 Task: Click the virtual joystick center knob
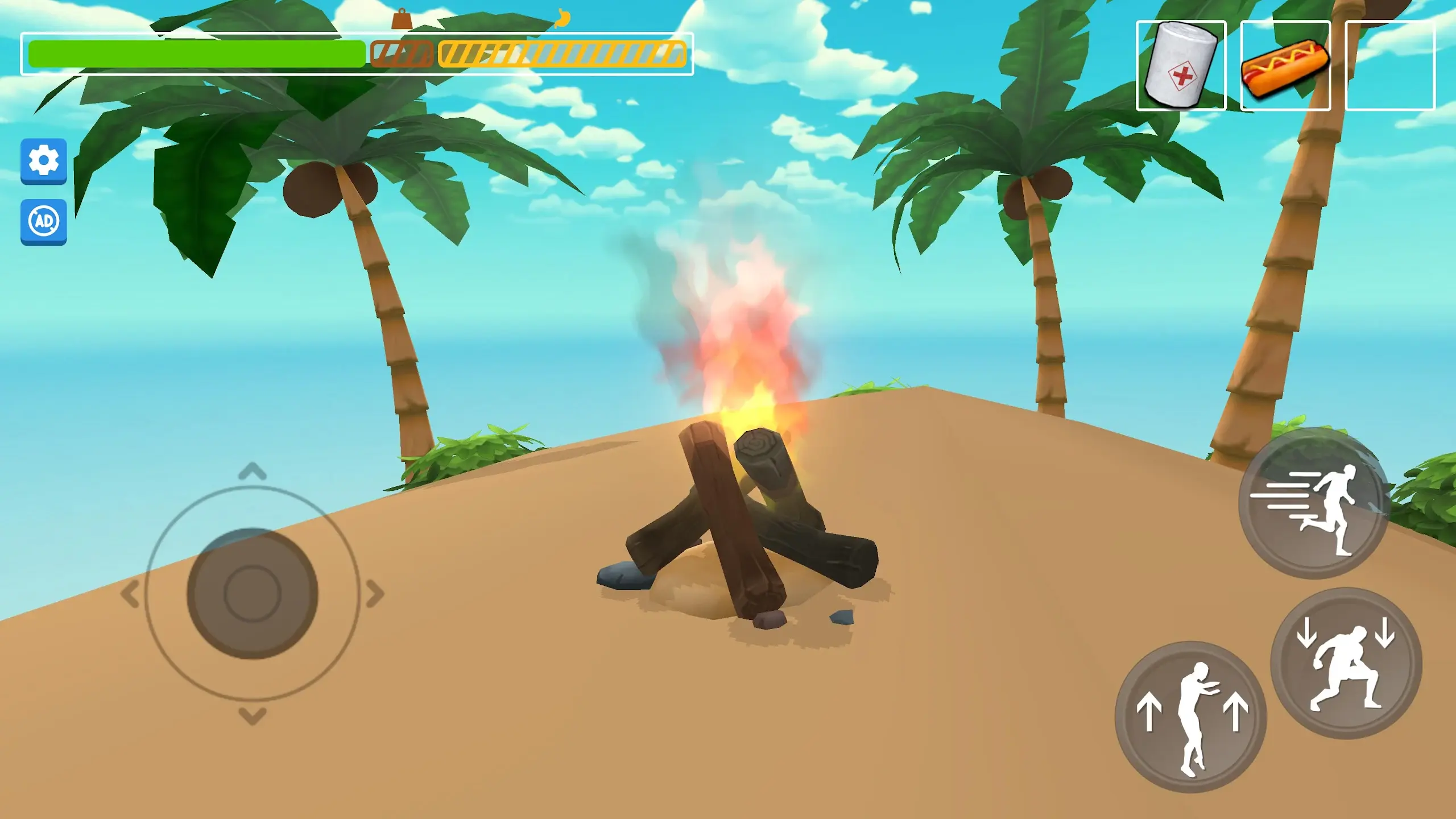pos(253,593)
